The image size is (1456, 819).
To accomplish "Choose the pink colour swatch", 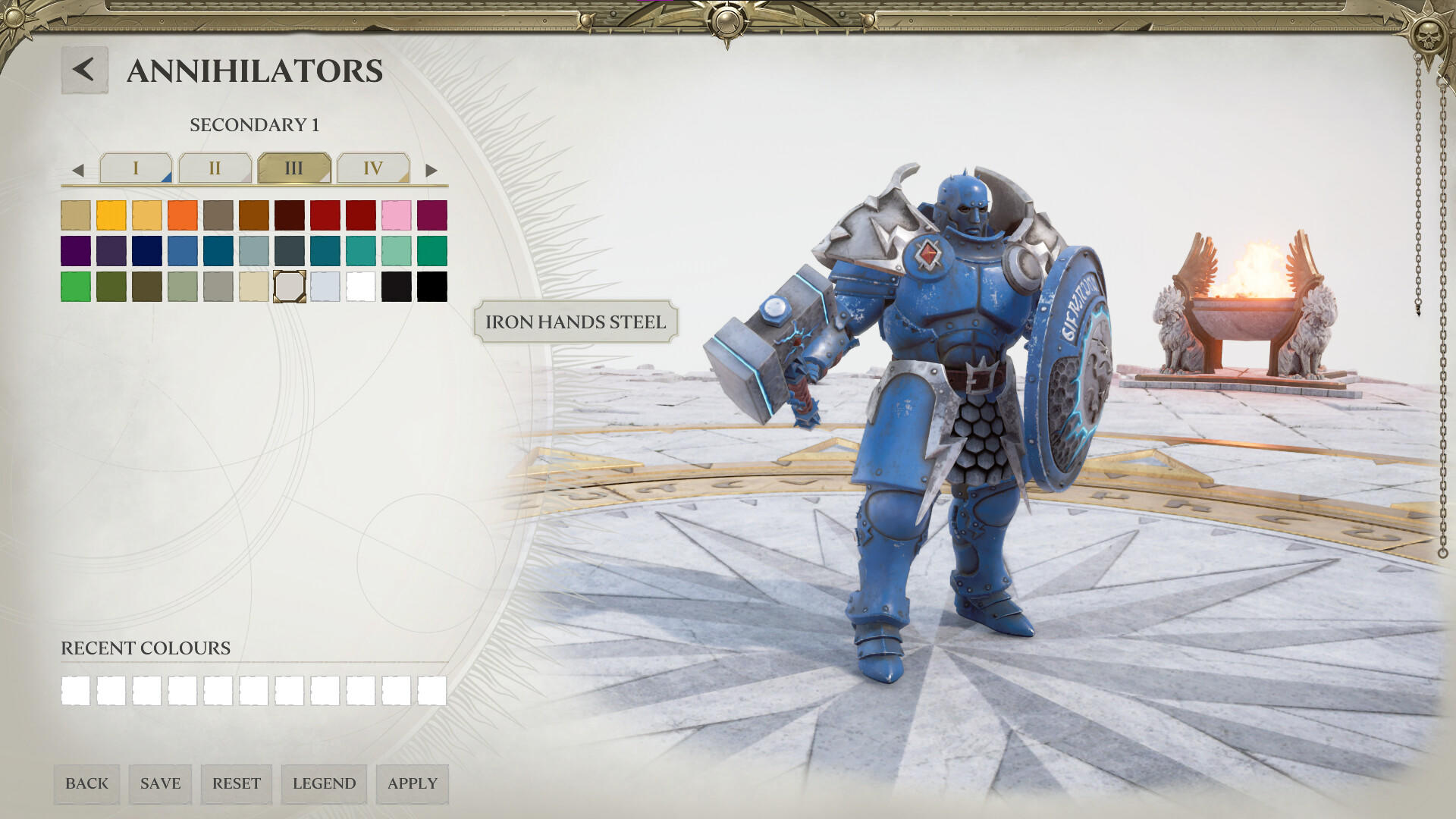I will tap(397, 215).
